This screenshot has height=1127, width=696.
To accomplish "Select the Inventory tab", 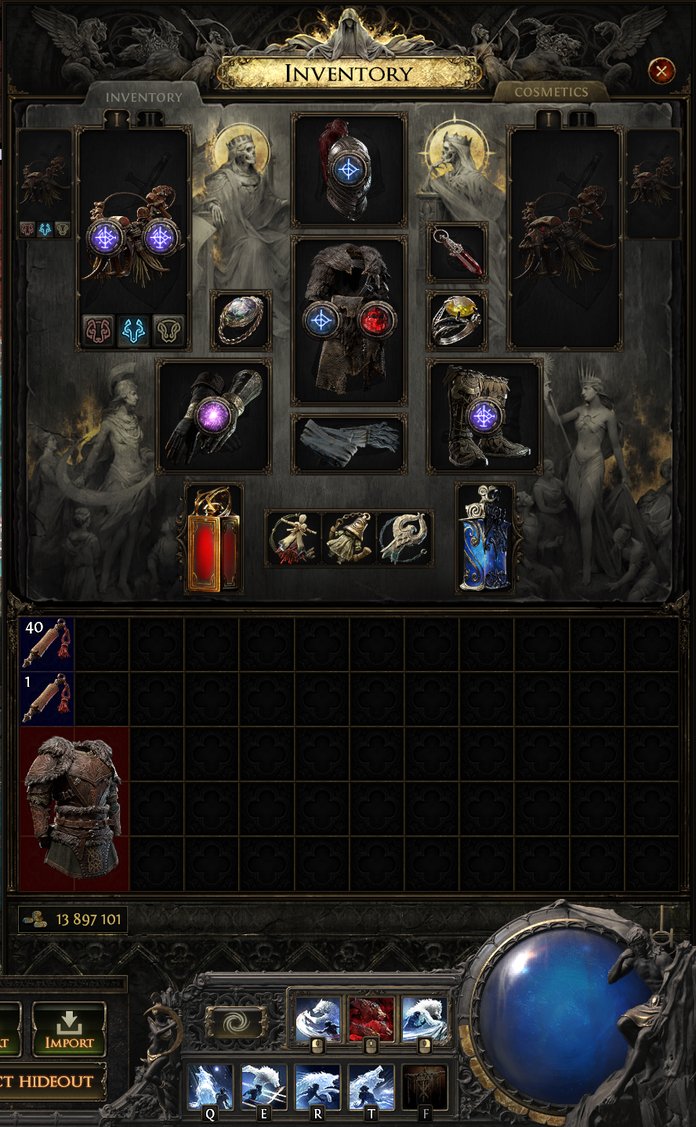I will click(145, 97).
